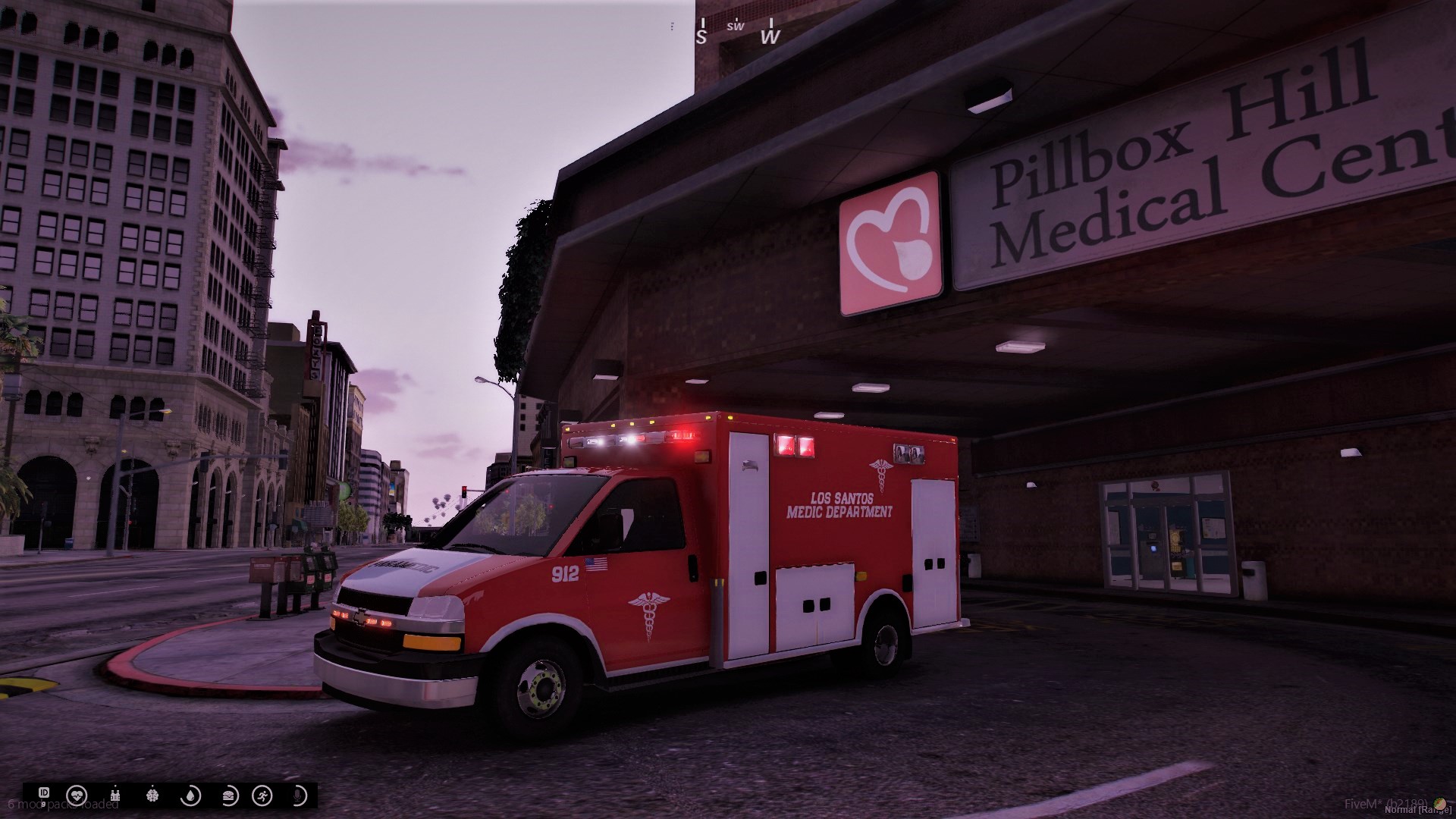Select the burger hunger status icon
Screen dimensions: 1456x819
pyautogui.click(x=229, y=795)
